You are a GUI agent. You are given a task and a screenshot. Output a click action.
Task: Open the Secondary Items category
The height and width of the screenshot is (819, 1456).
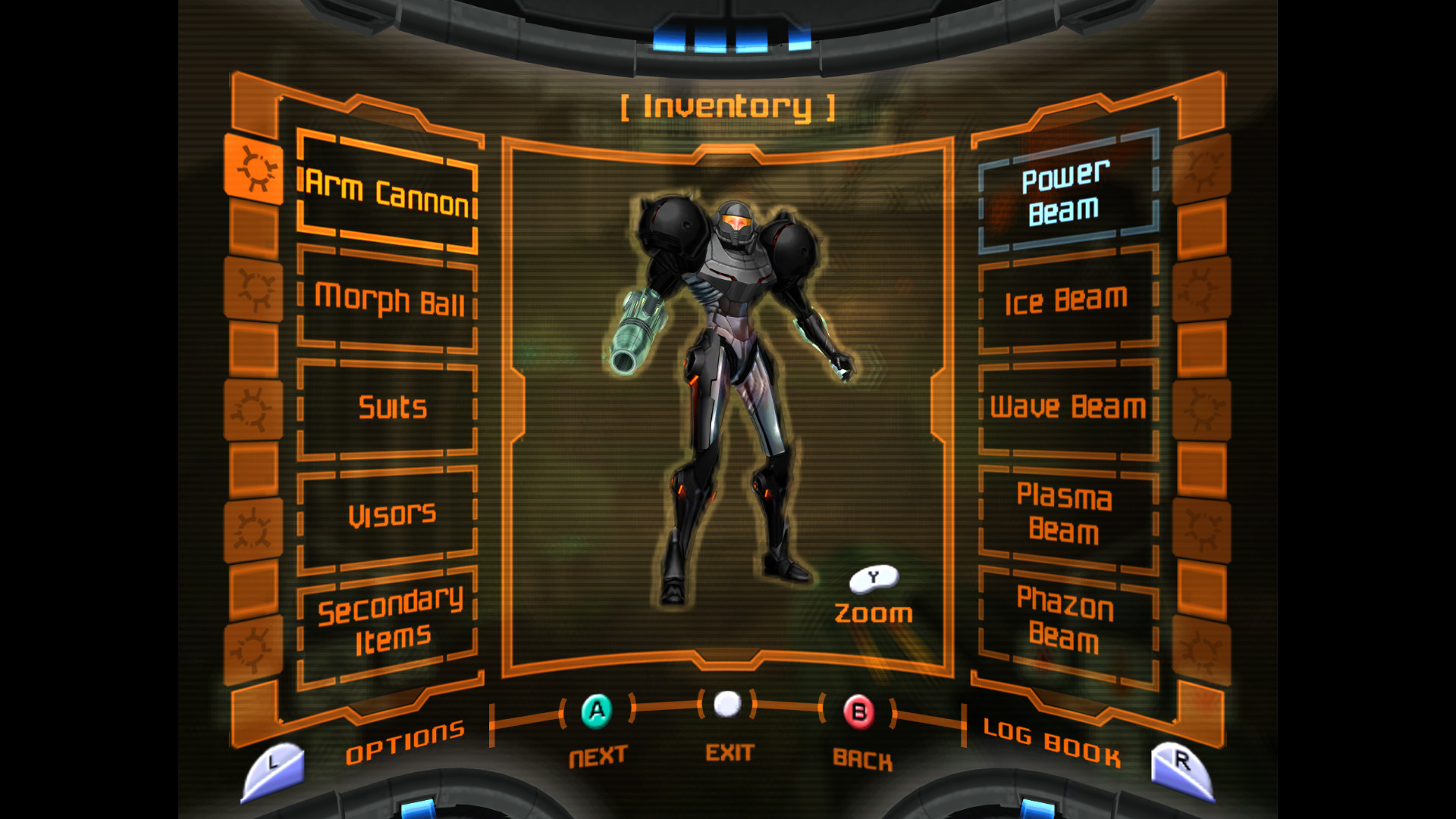[x=389, y=620]
